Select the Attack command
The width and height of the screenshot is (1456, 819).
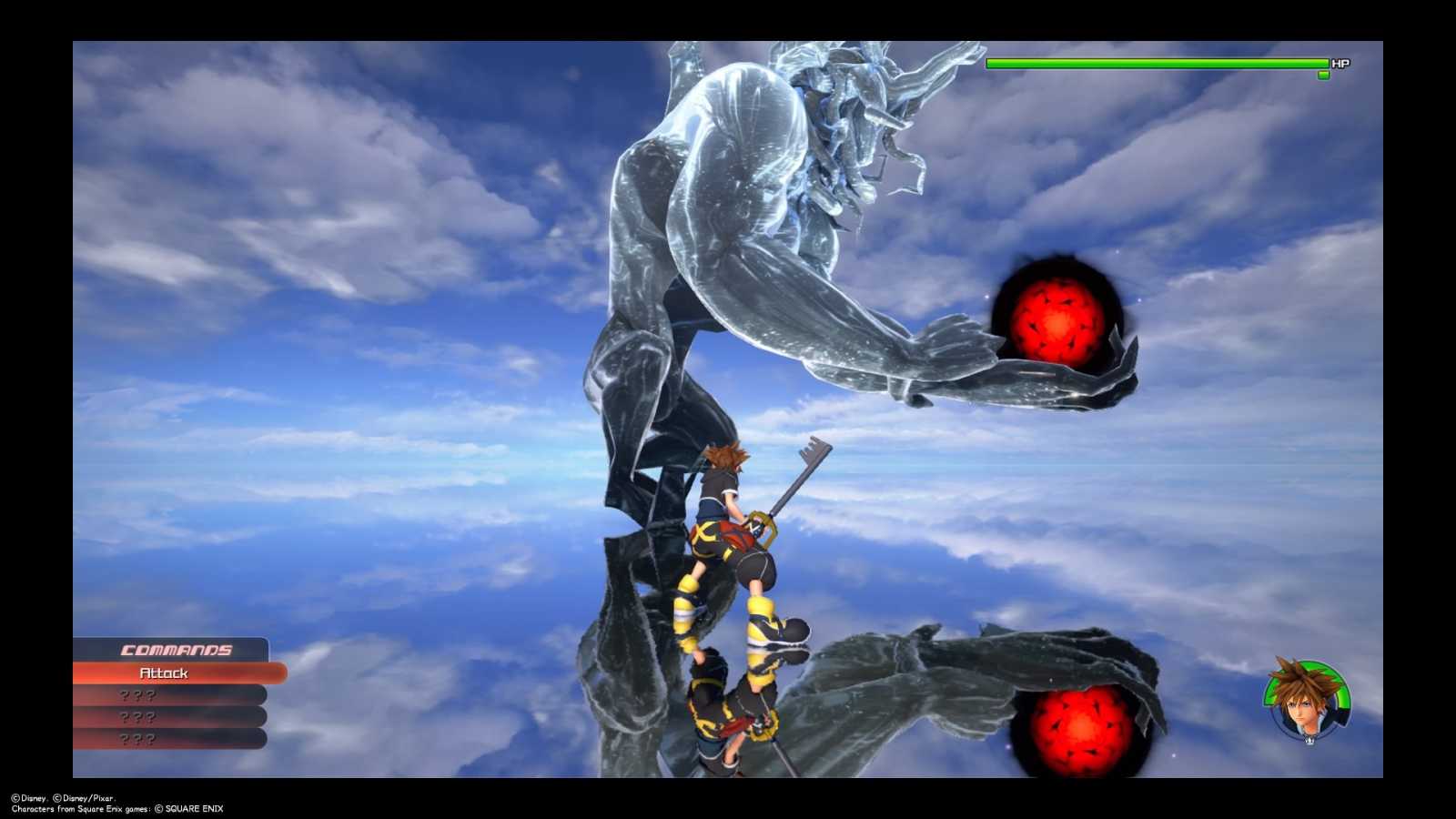click(x=164, y=673)
